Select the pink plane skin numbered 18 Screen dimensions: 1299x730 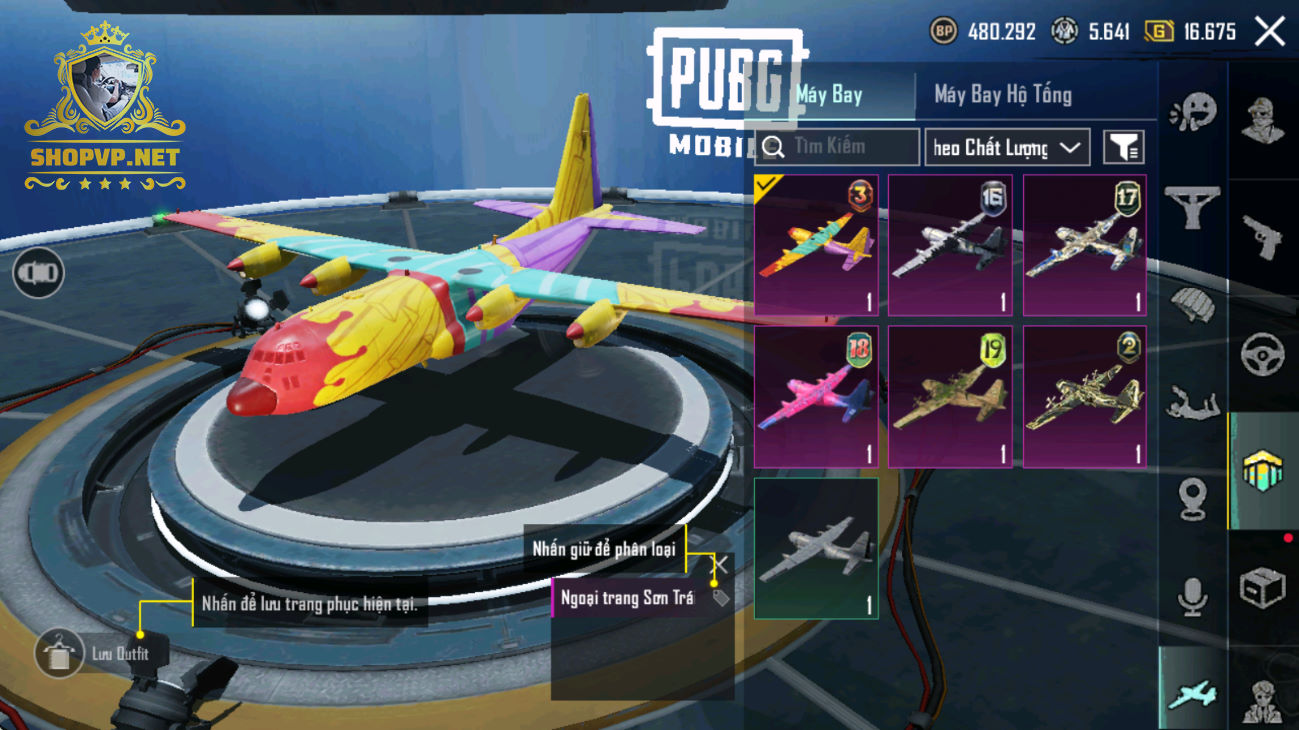click(816, 397)
